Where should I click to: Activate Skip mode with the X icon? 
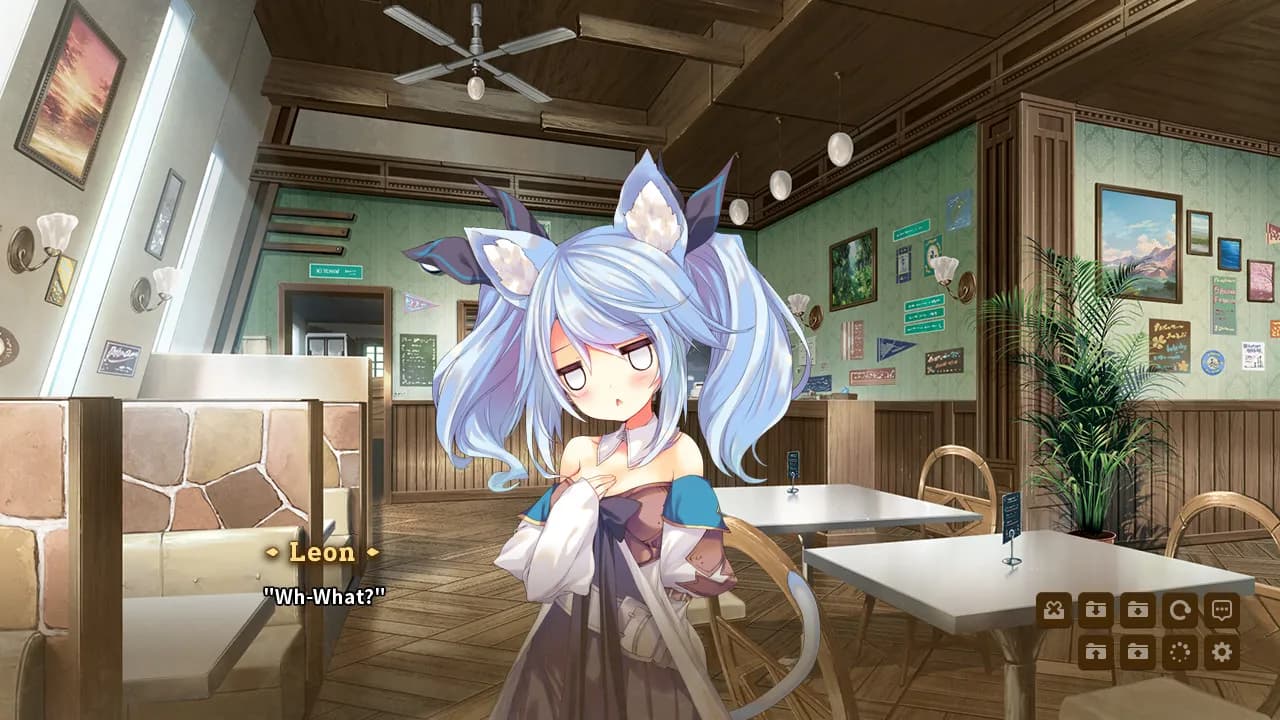pyautogui.click(x=1053, y=608)
